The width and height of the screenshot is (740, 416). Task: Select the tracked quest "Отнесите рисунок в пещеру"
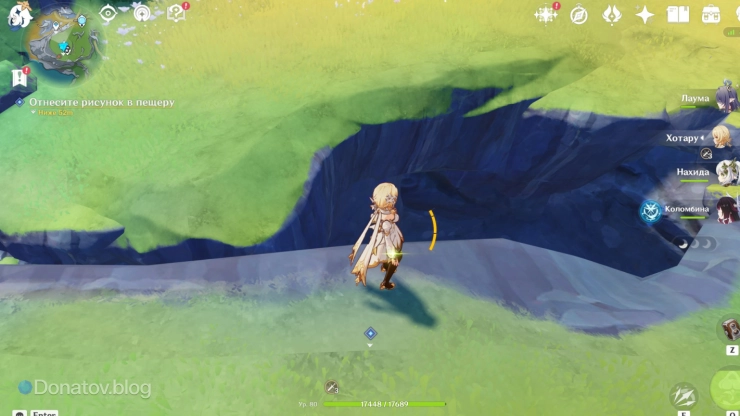pyautogui.click(x=101, y=102)
